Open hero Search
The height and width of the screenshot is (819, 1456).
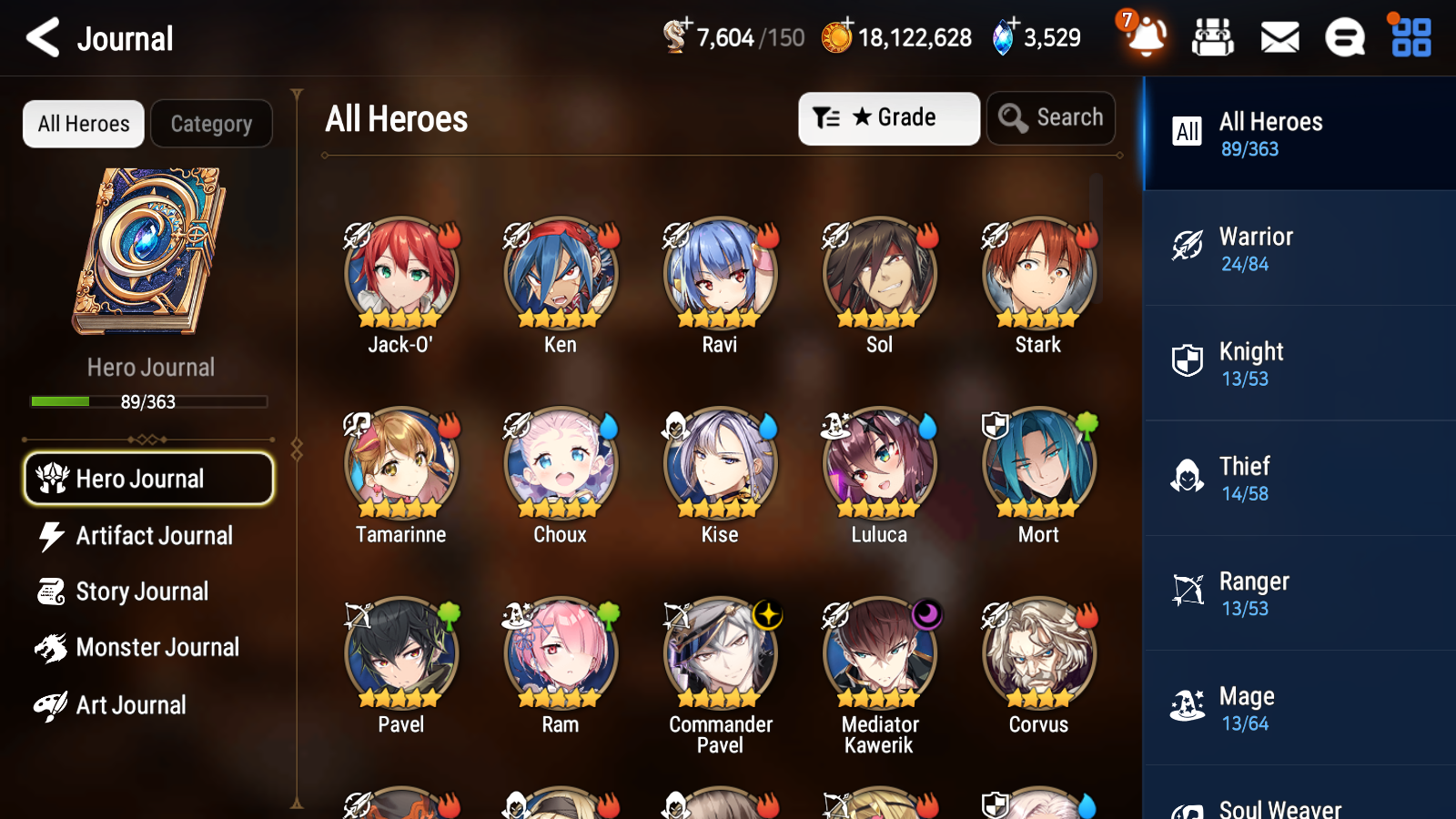(1051, 117)
